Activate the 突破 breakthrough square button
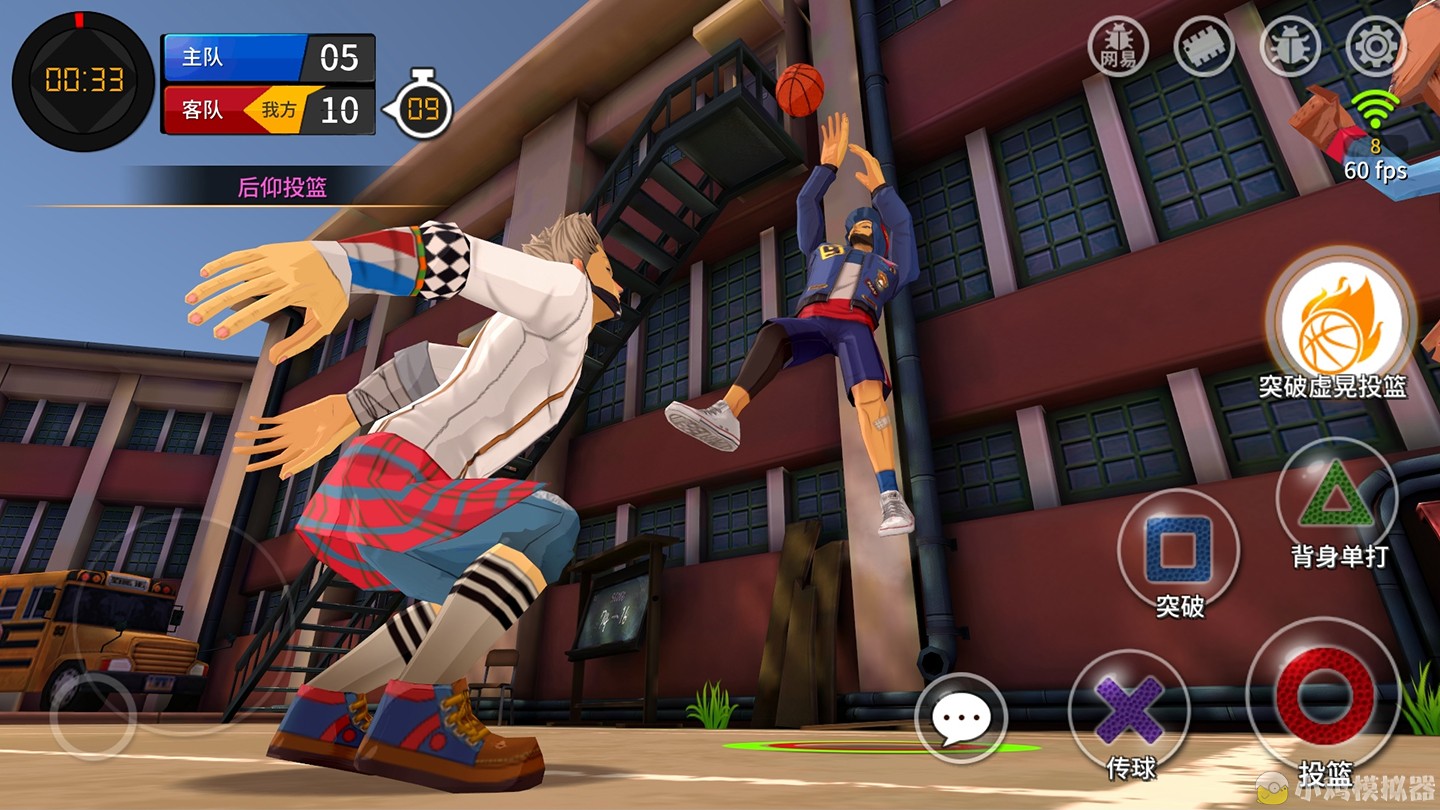Screen dimensions: 1440x810 coord(1178,549)
